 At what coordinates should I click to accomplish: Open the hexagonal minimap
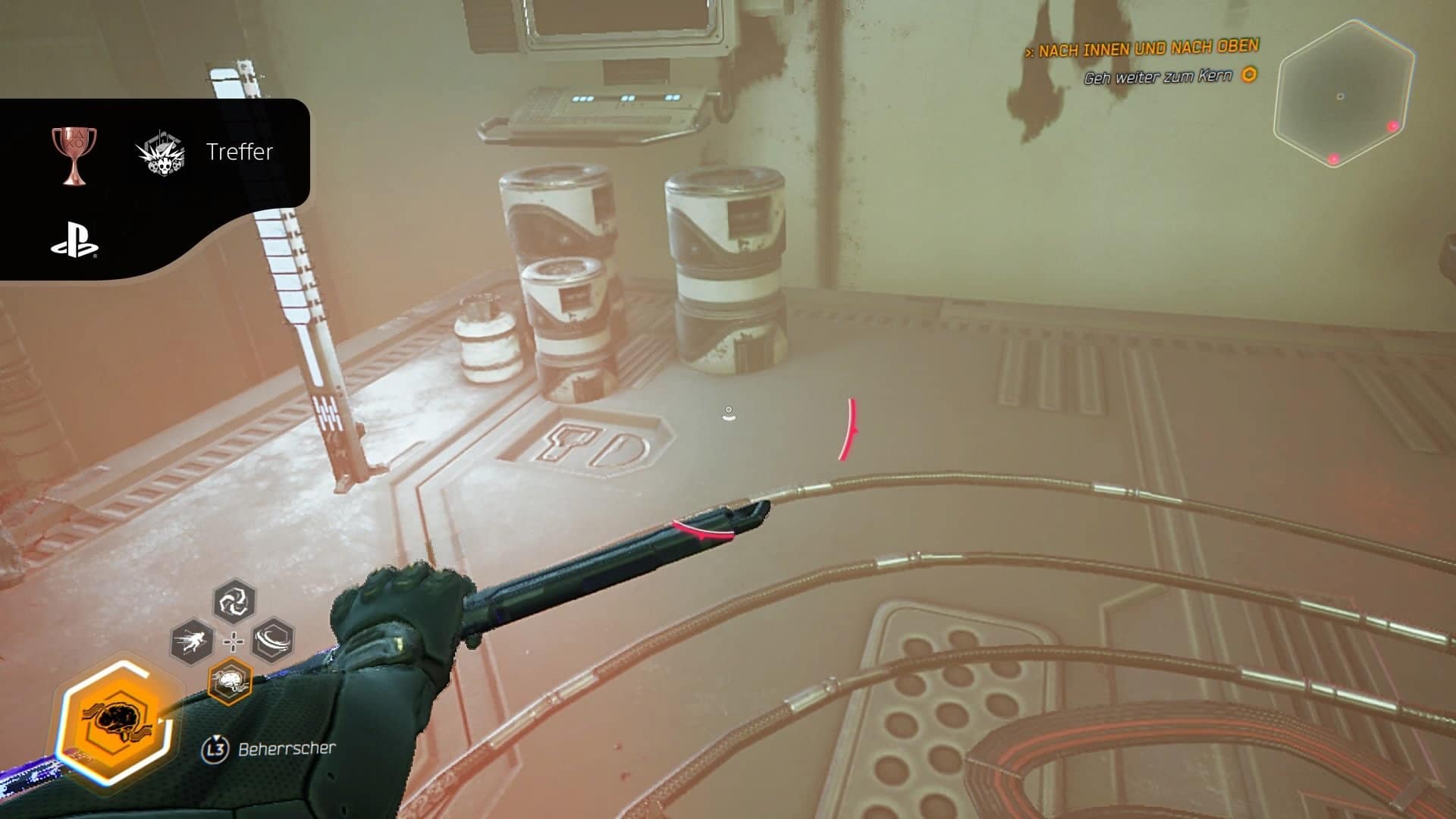[1344, 96]
